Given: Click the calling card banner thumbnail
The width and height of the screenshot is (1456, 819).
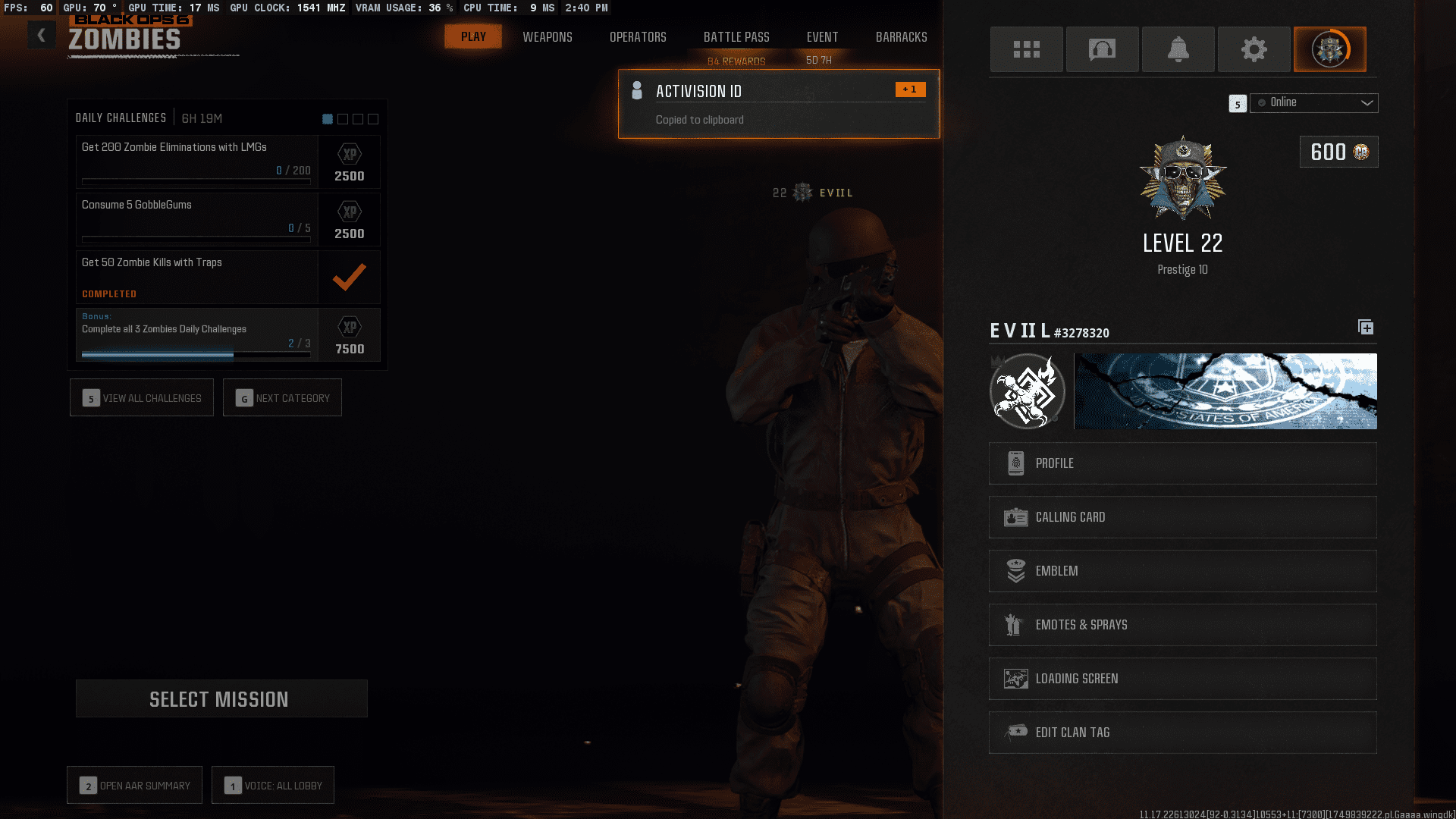Looking at the screenshot, I should (x=1225, y=391).
